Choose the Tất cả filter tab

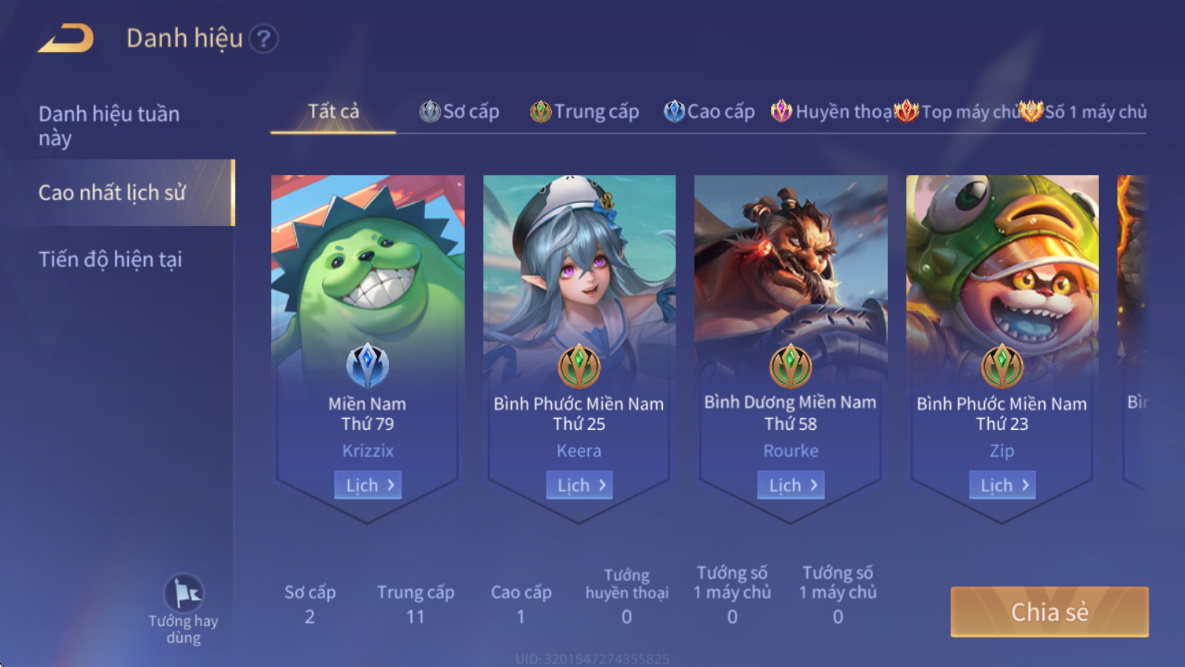click(x=333, y=111)
